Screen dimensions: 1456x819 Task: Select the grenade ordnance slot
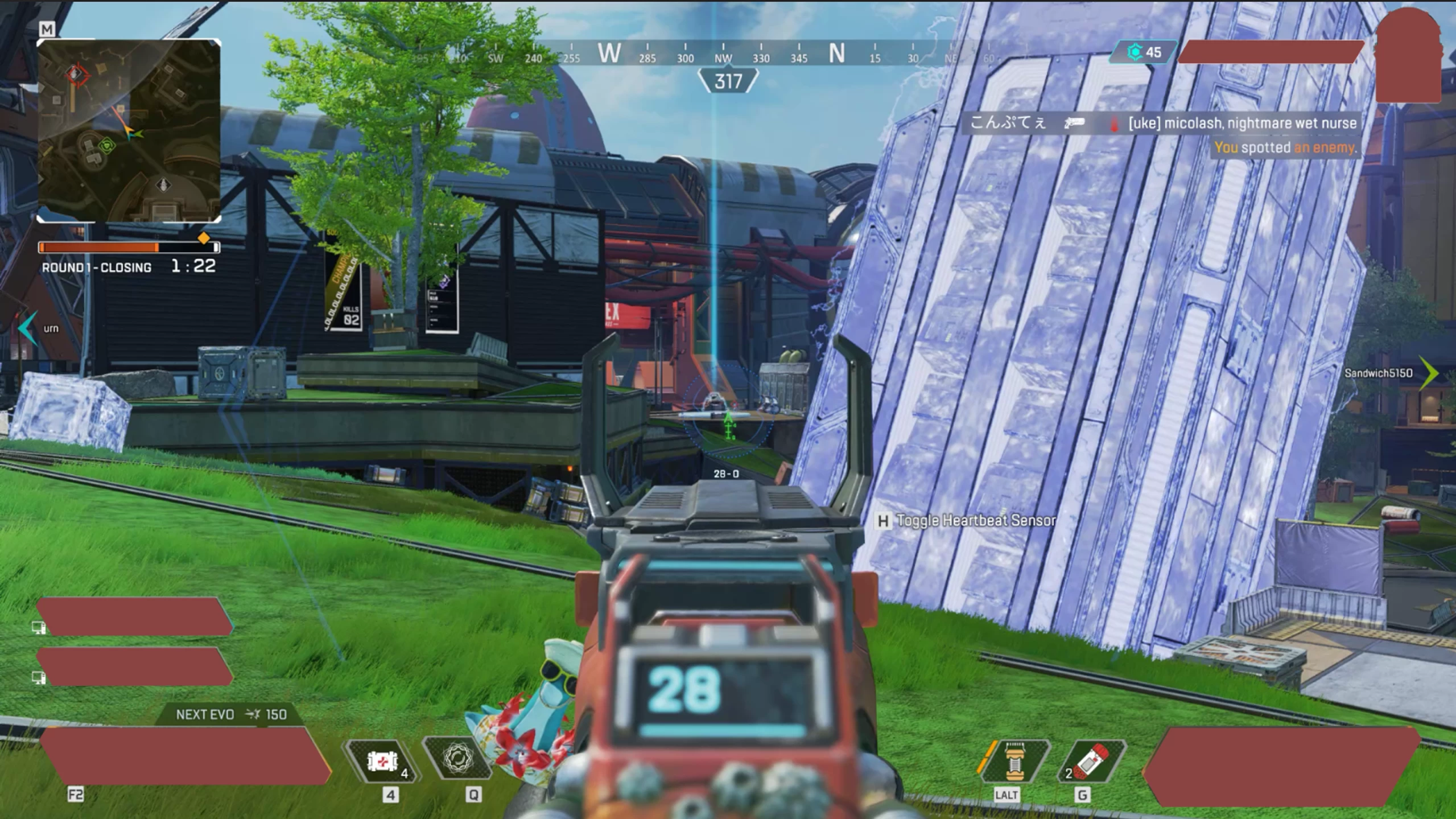[x=1091, y=760]
